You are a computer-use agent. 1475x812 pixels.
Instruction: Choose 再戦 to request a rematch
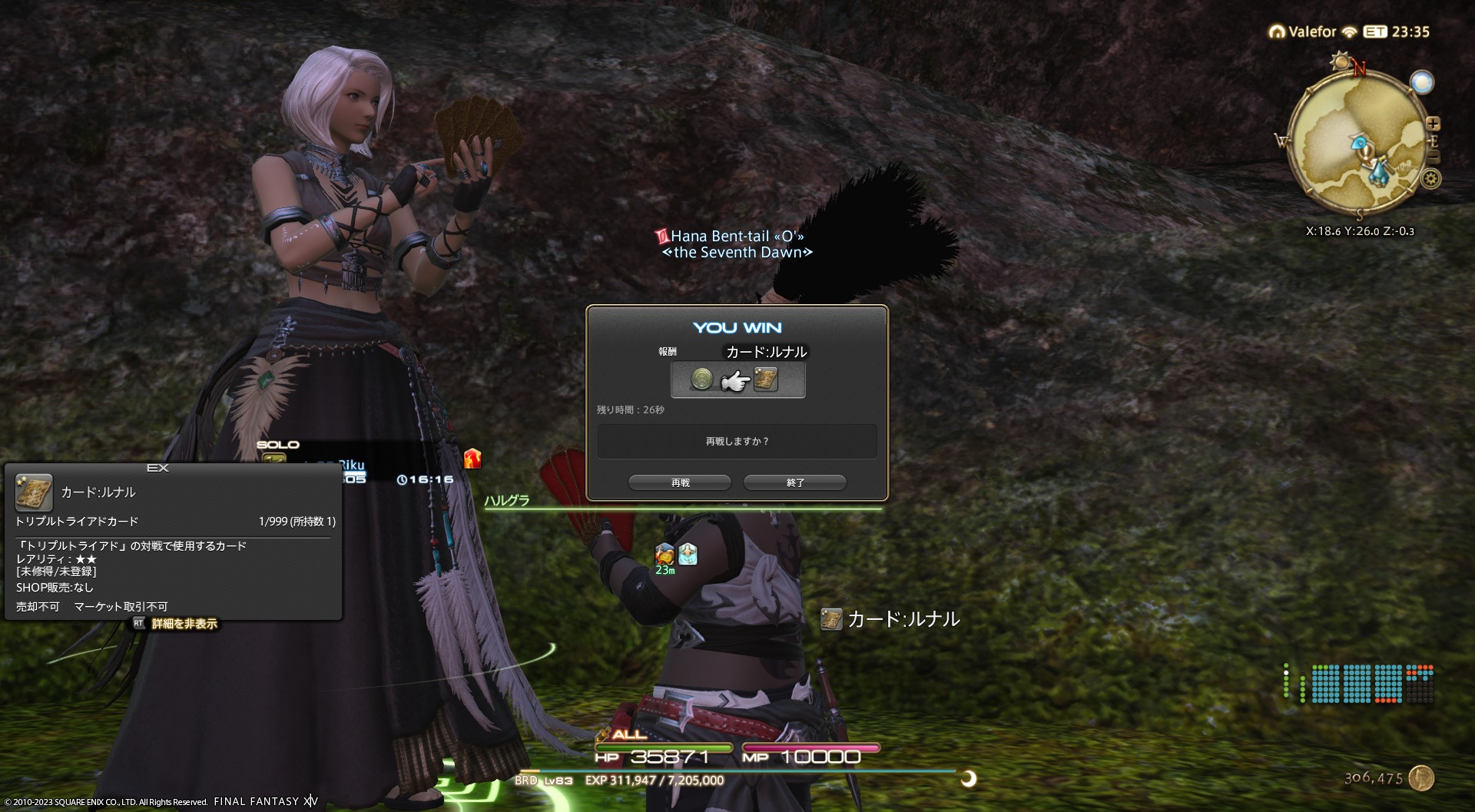680,482
